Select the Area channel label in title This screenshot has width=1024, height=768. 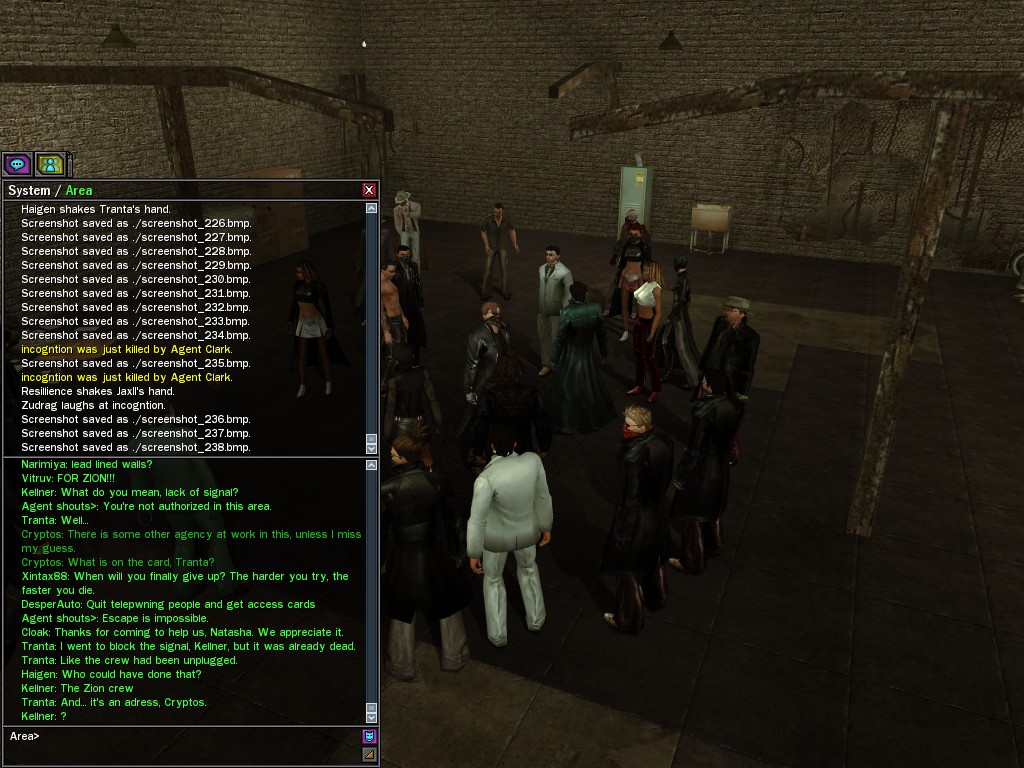pyautogui.click(x=79, y=190)
